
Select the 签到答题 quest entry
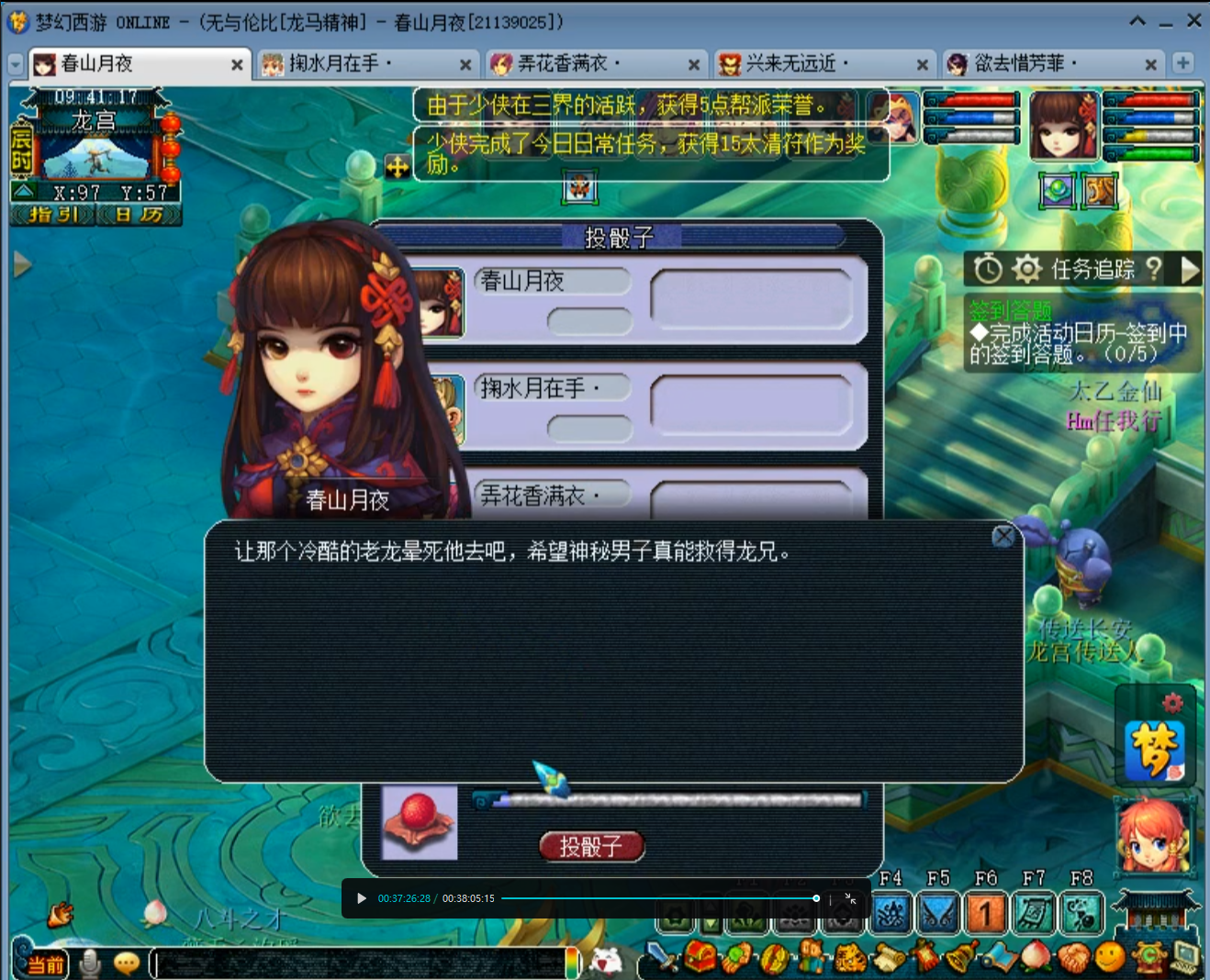[x=1011, y=312]
